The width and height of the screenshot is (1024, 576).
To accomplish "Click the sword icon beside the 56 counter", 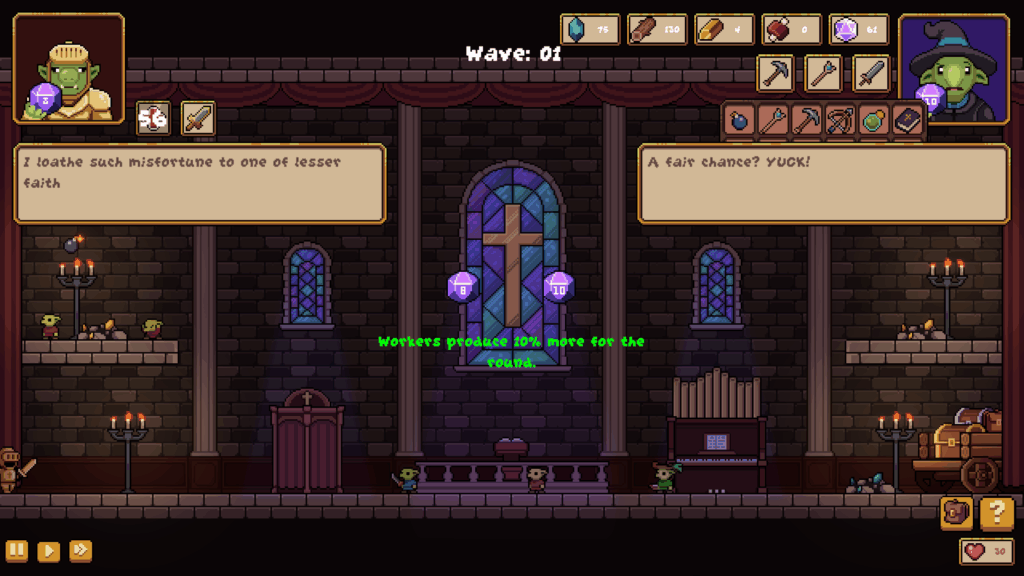I will pos(198,118).
